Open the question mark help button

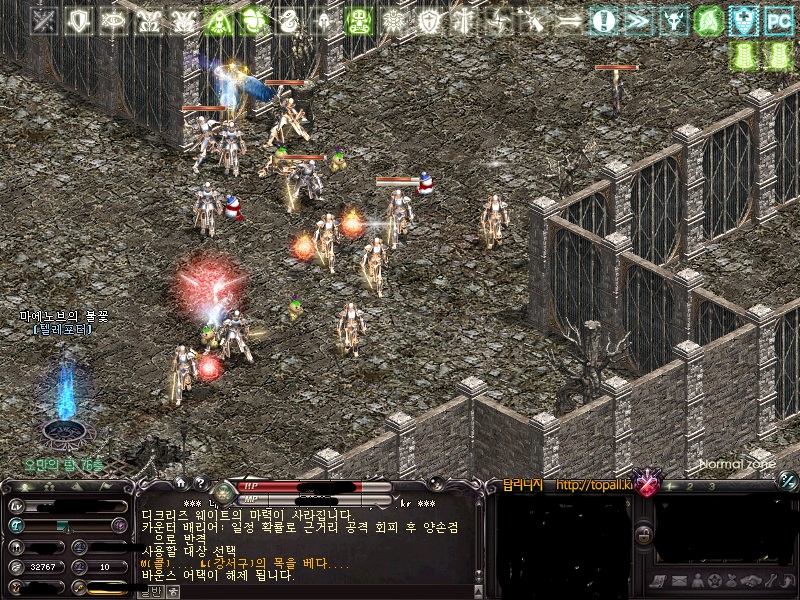[x=200, y=483]
